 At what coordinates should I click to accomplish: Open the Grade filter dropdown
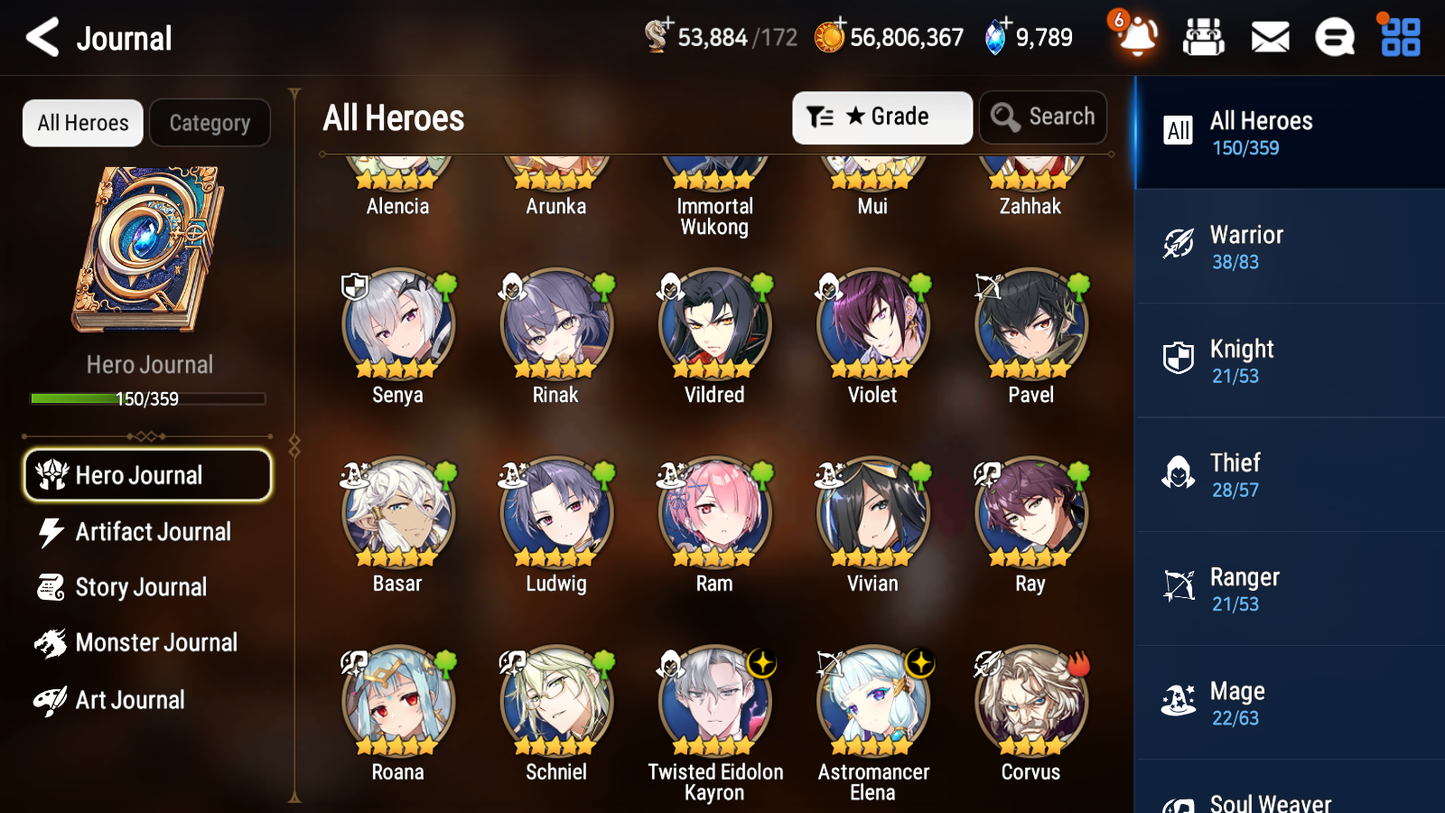pyautogui.click(x=882, y=117)
